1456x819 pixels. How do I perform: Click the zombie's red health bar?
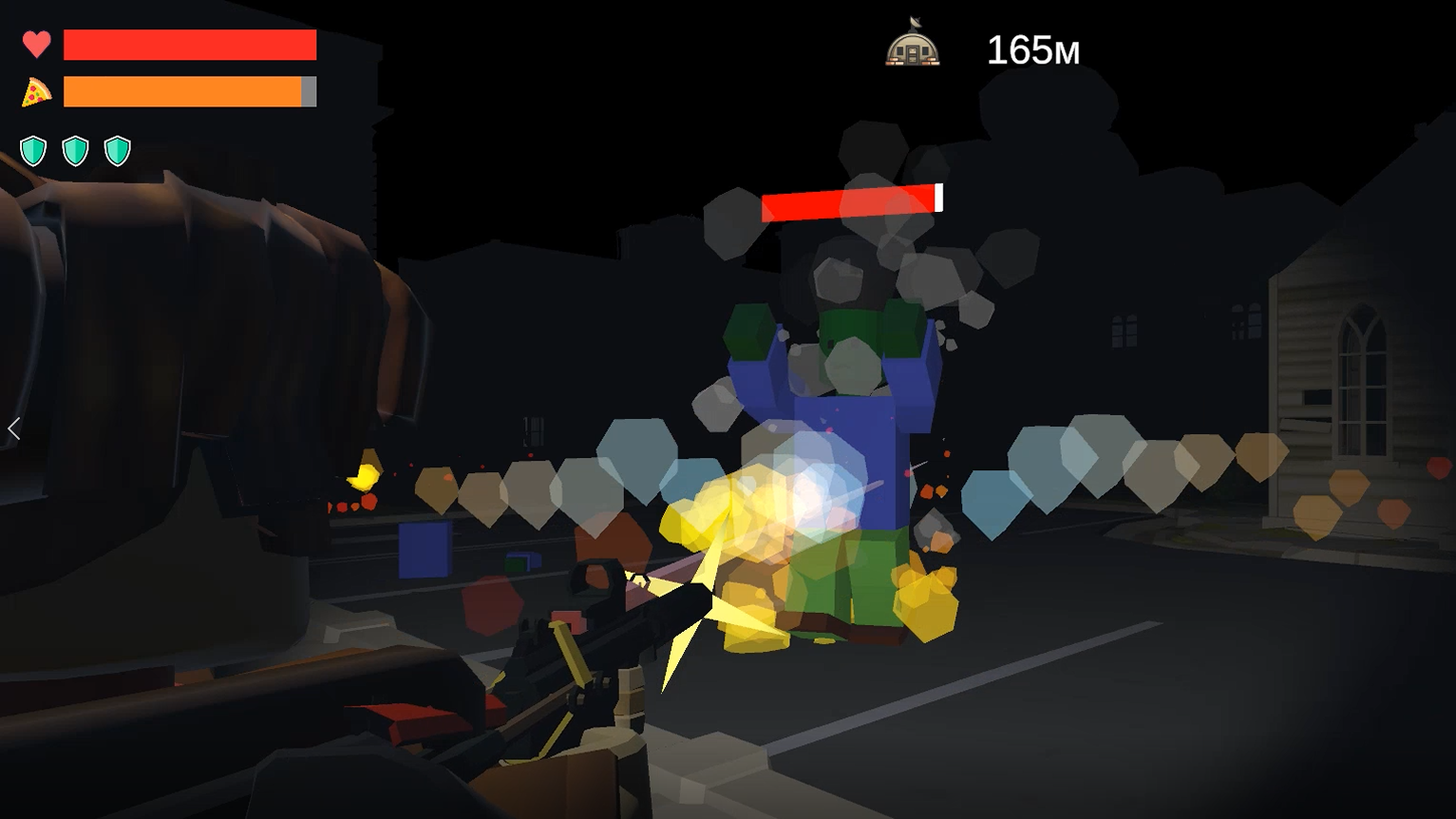click(x=850, y=200)
